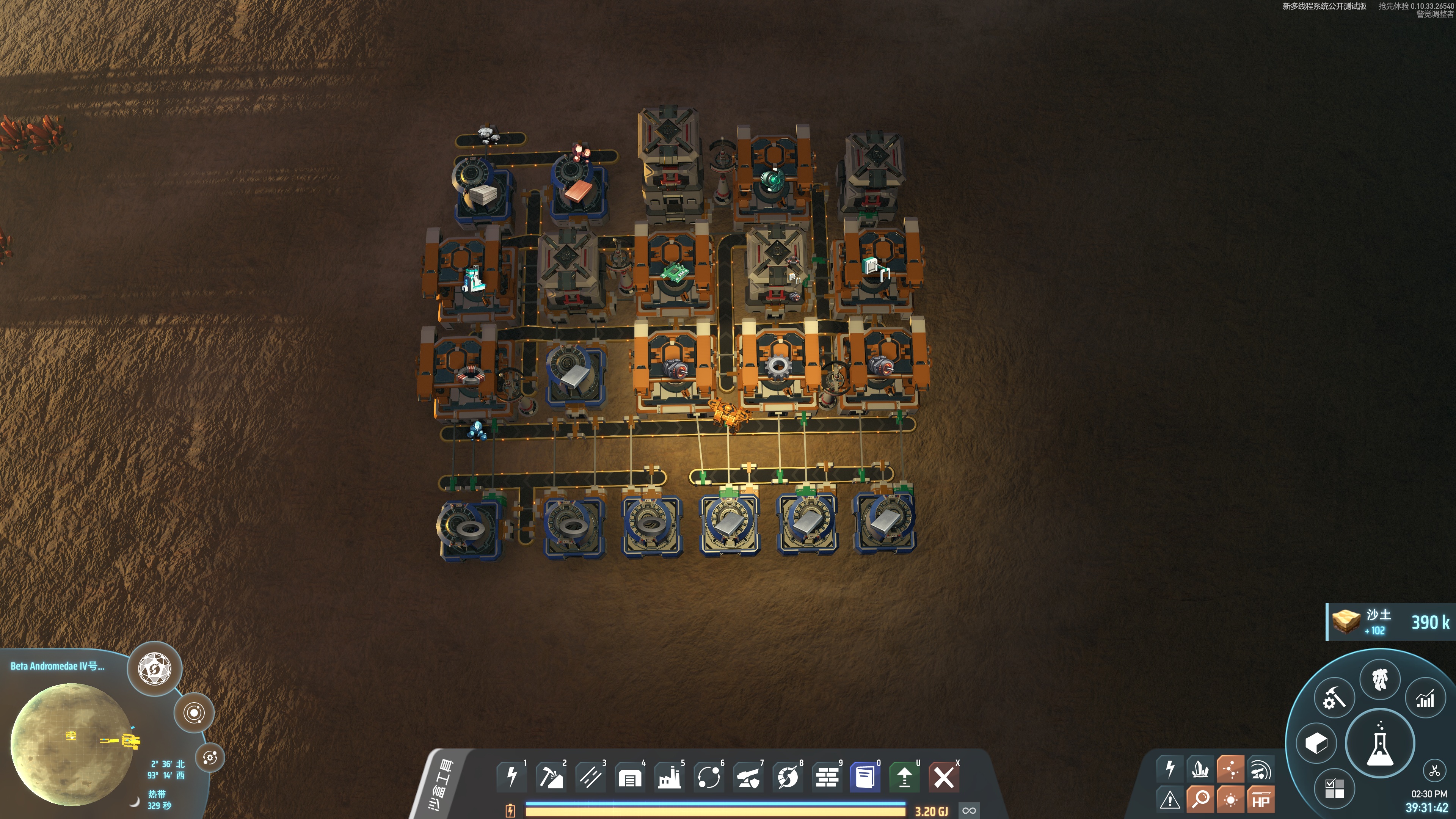Image resolution: width=1456 pixels, height=819 pixels.
Task: Open the blue blueprint book
Action: 865,777
